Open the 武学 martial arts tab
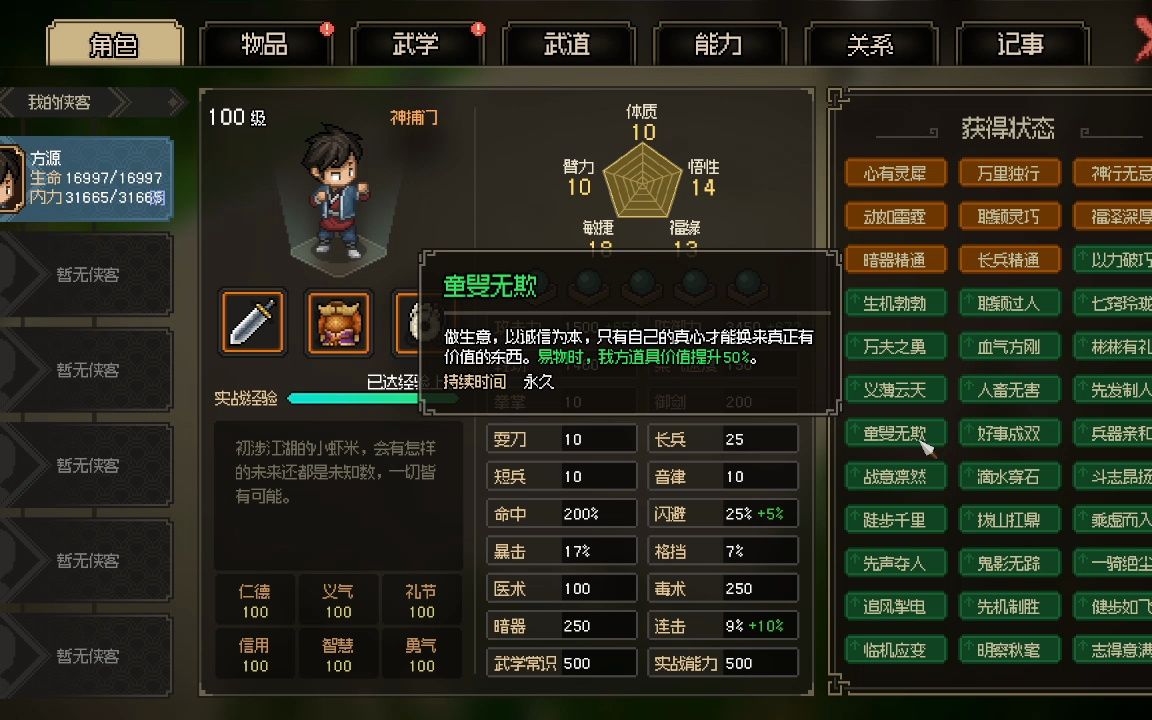Screen dimensions: 1152x720 coord(416,45)
